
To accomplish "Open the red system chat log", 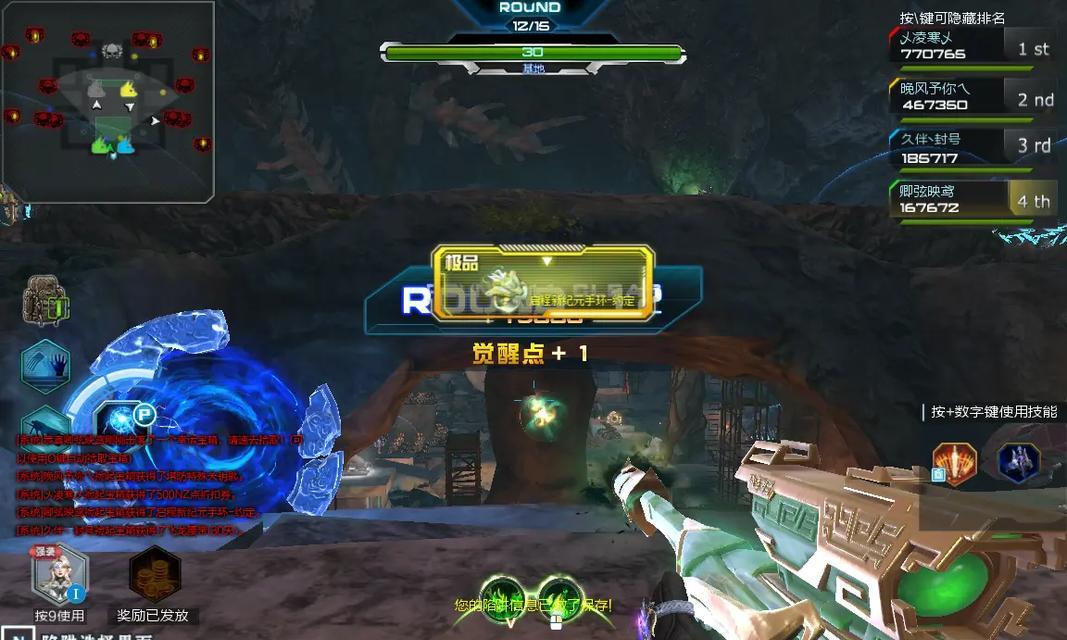I will coord(135,484).
